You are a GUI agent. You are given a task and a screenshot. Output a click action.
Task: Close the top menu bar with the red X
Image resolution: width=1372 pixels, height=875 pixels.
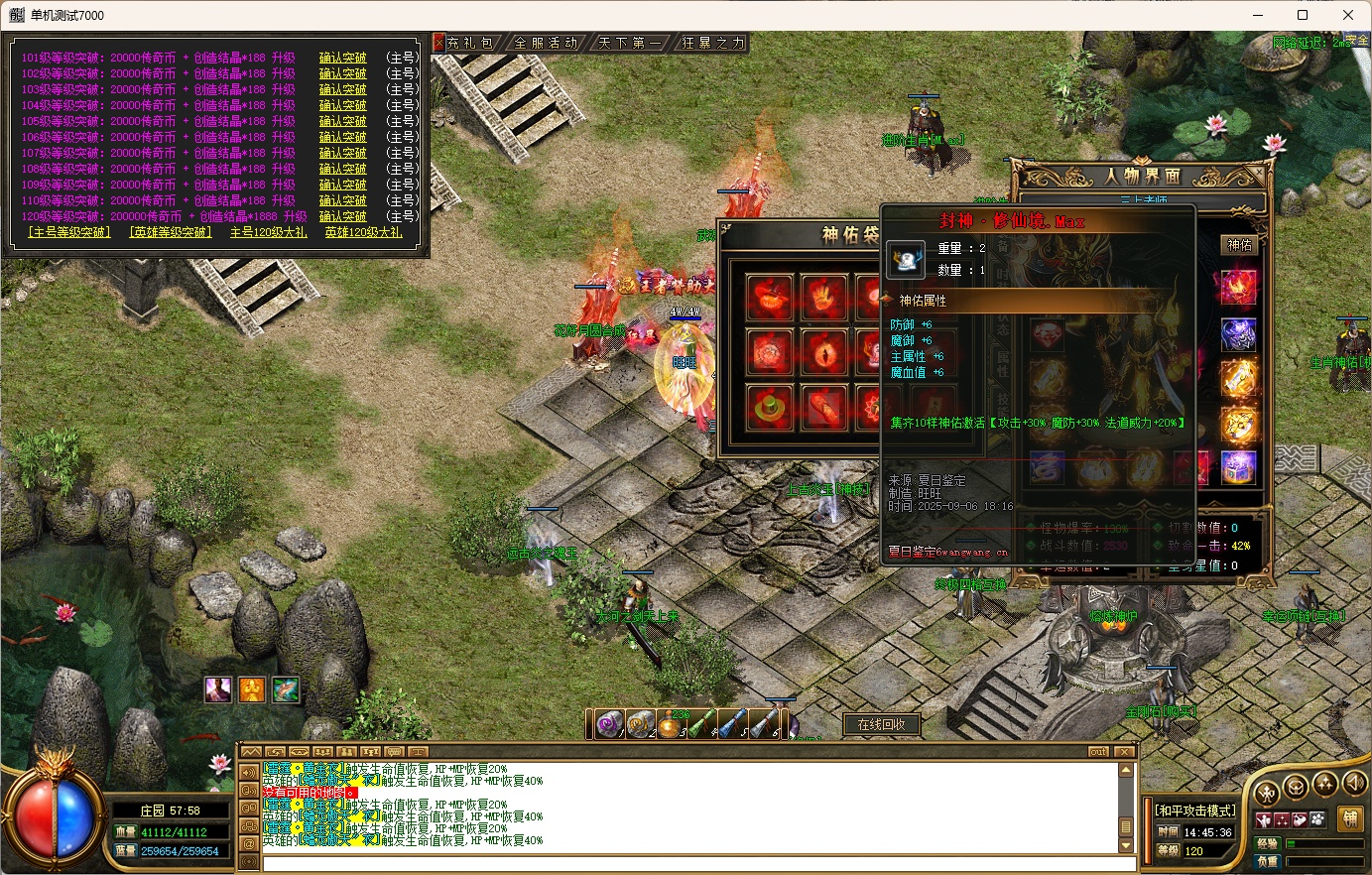438,43
